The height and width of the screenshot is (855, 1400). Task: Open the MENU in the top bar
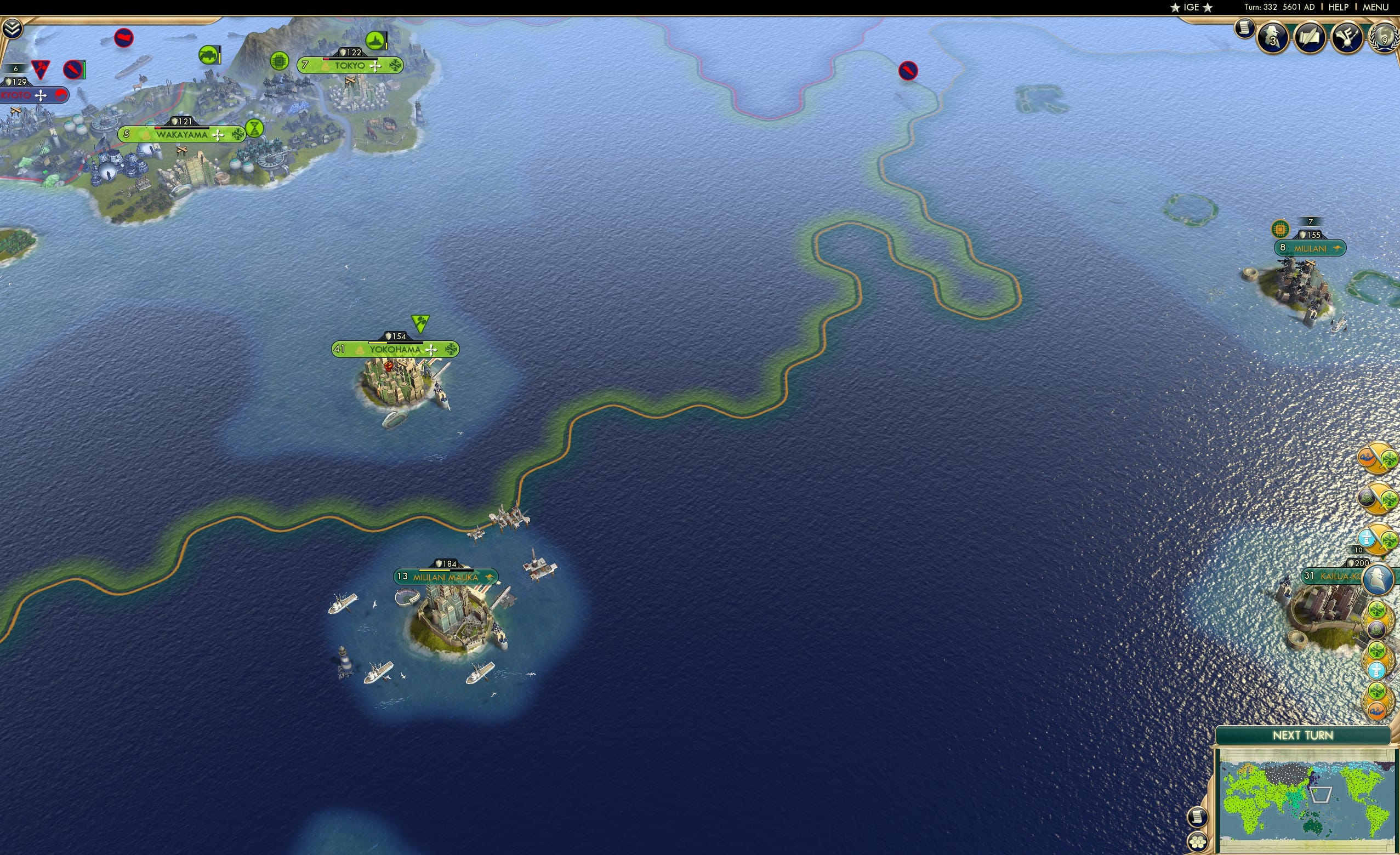pyautogui.click(x=1376, y=7)
